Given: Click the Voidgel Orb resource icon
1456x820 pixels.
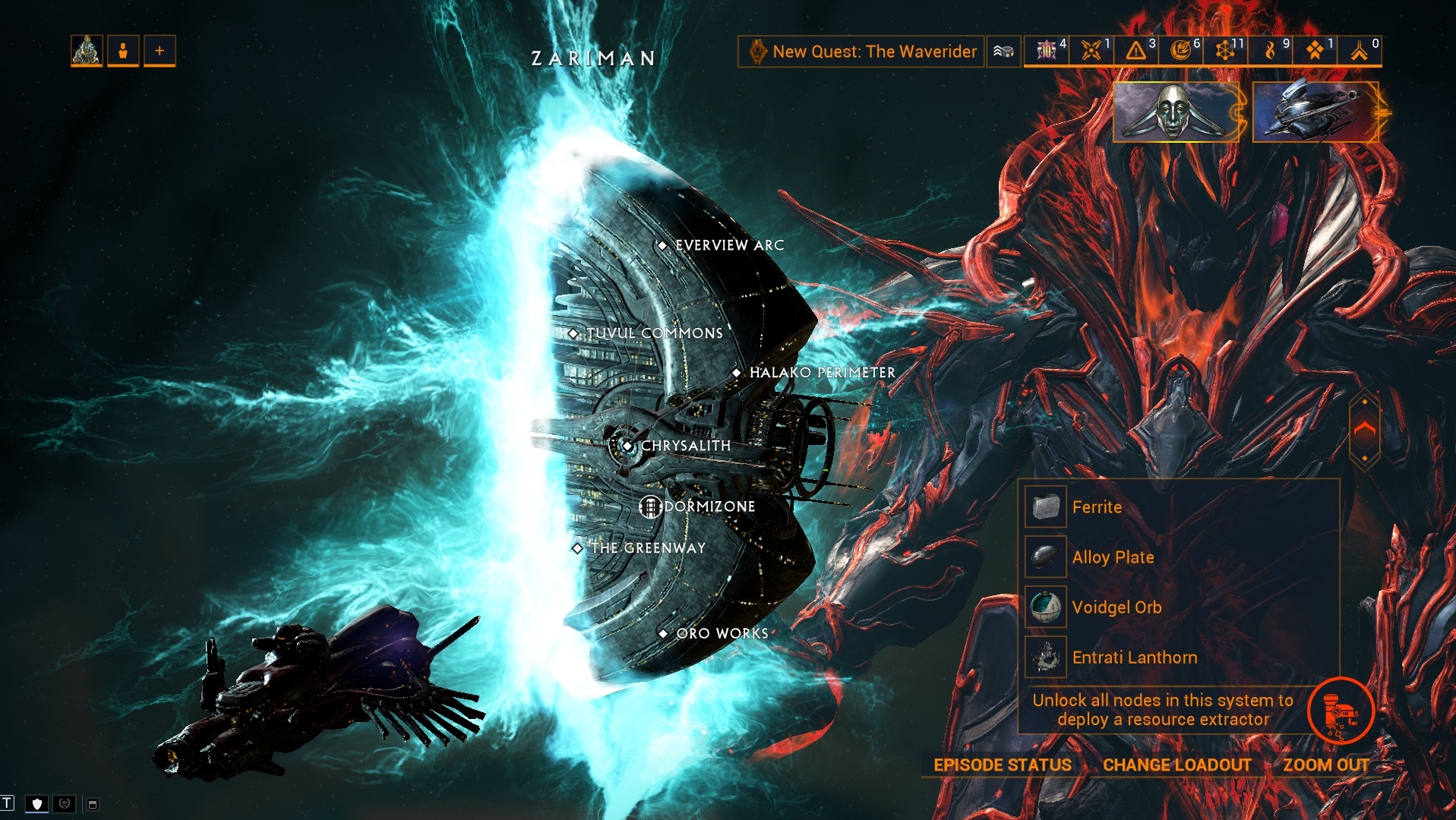Looking at the screenshot, I should tap(1044, 607).
